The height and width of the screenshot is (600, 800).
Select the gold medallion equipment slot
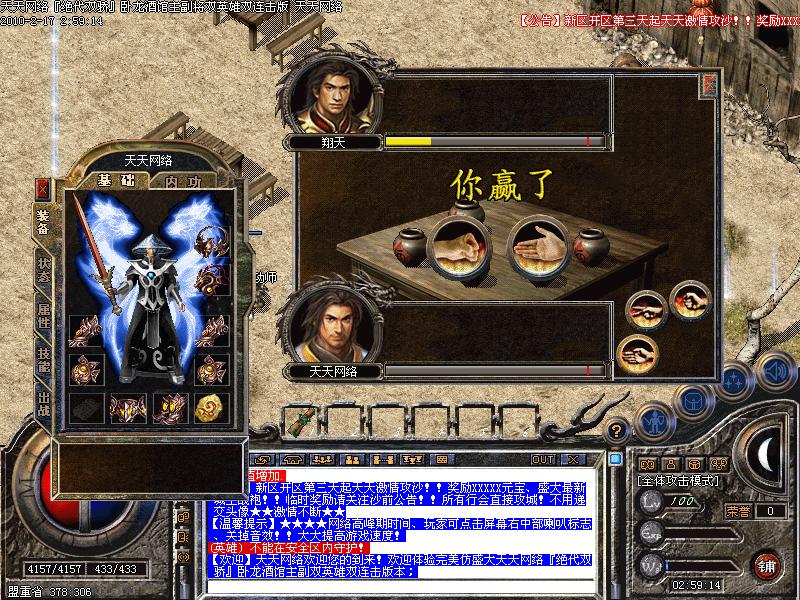210,407
